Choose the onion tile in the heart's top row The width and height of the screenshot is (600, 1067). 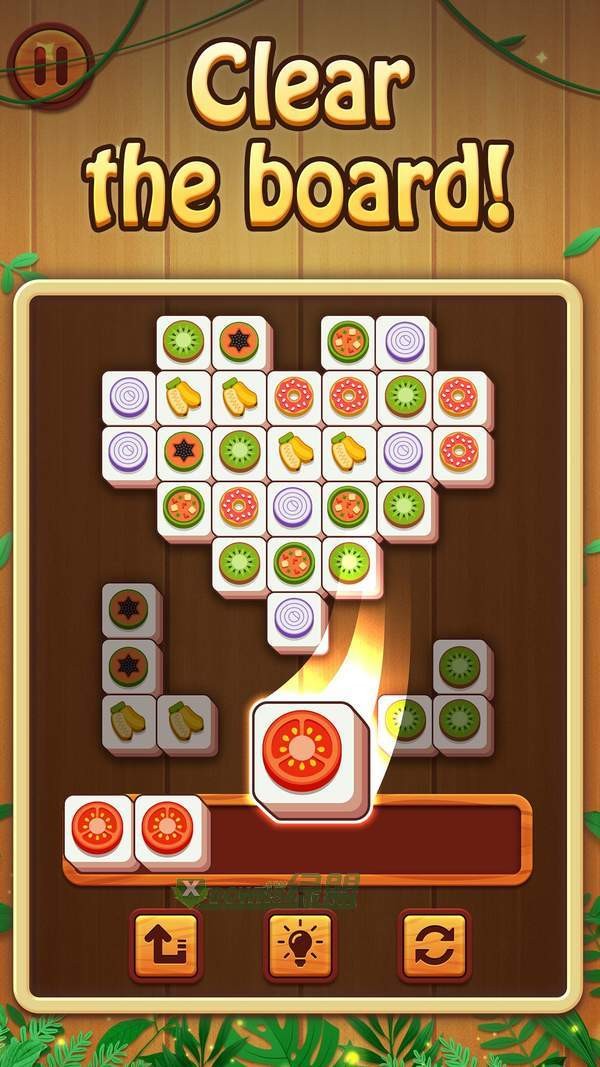point(405,341)
